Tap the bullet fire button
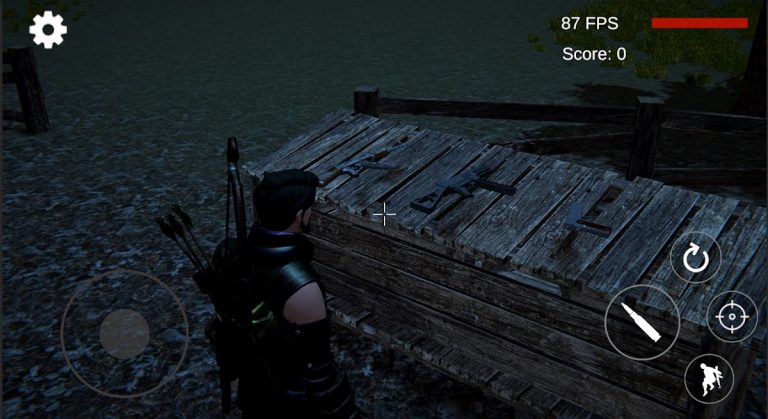The height and width of the screenshot is (419, 768). [641, 322]
